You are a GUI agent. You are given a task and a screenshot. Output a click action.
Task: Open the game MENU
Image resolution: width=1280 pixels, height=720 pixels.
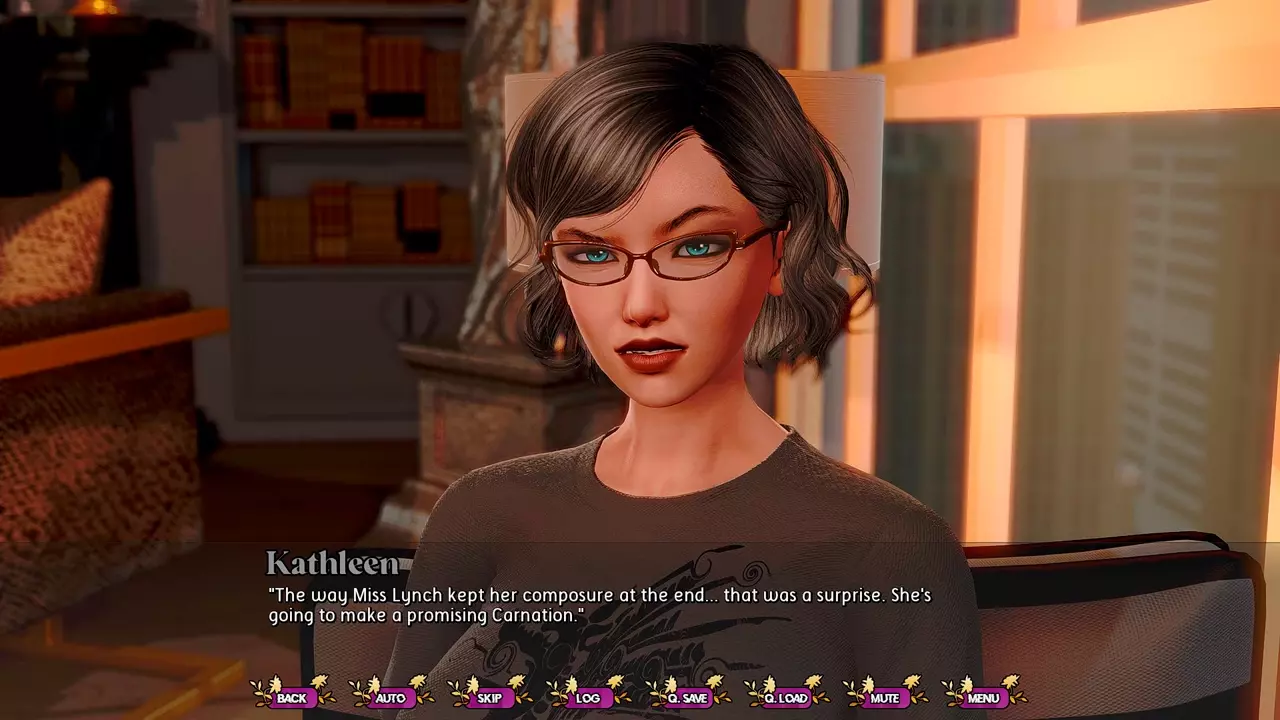[x=983, y=697]
